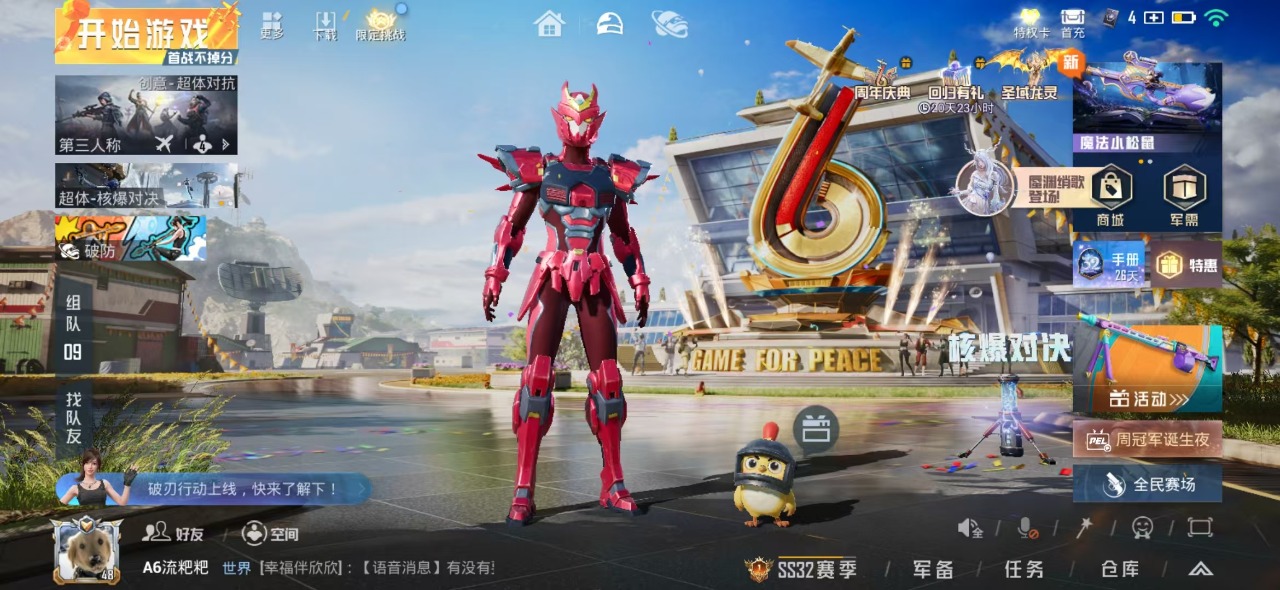Open the 限定挑战 event icon
The width and height of the screenshot is (1280, 590).
381,25
